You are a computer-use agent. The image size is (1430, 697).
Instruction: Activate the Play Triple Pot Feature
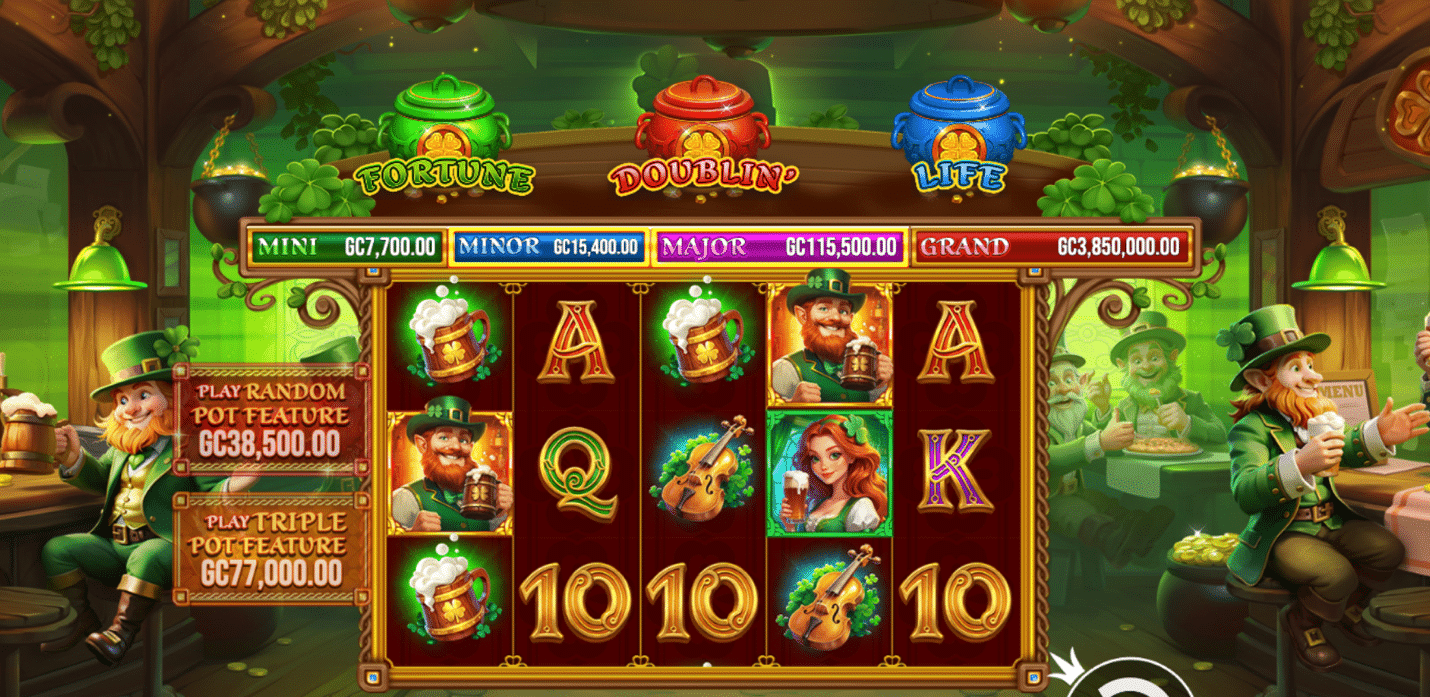[271, 547]
